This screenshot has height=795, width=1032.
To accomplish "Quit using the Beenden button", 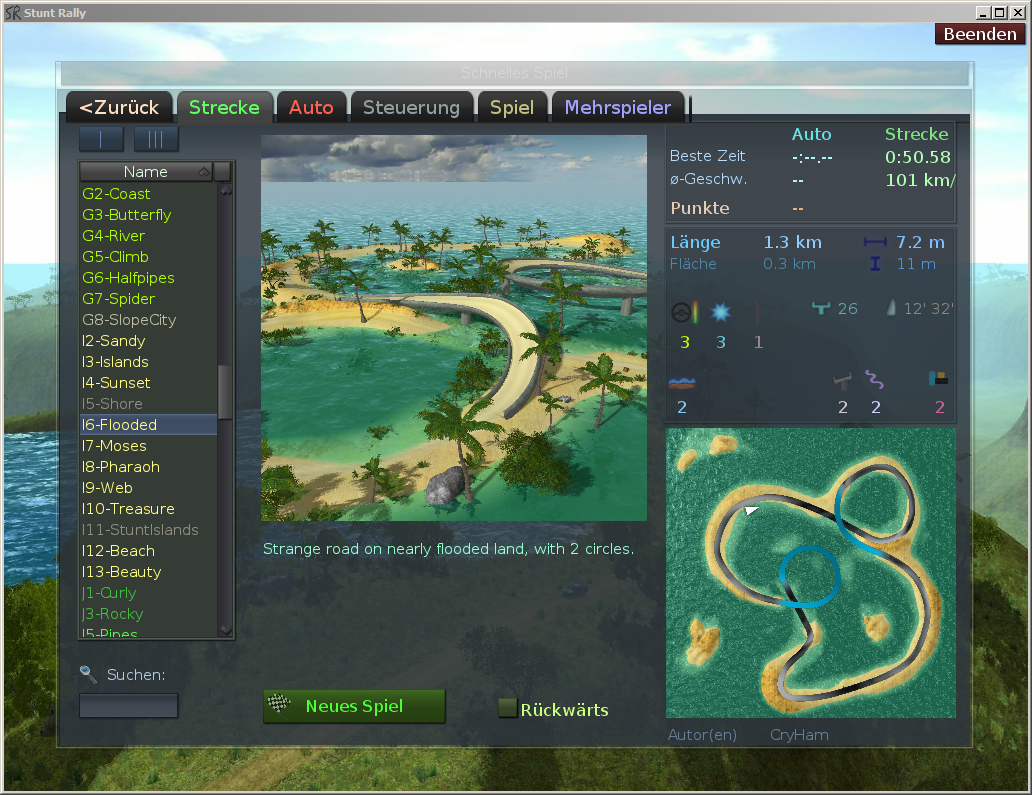I will (x=980, y=34).
